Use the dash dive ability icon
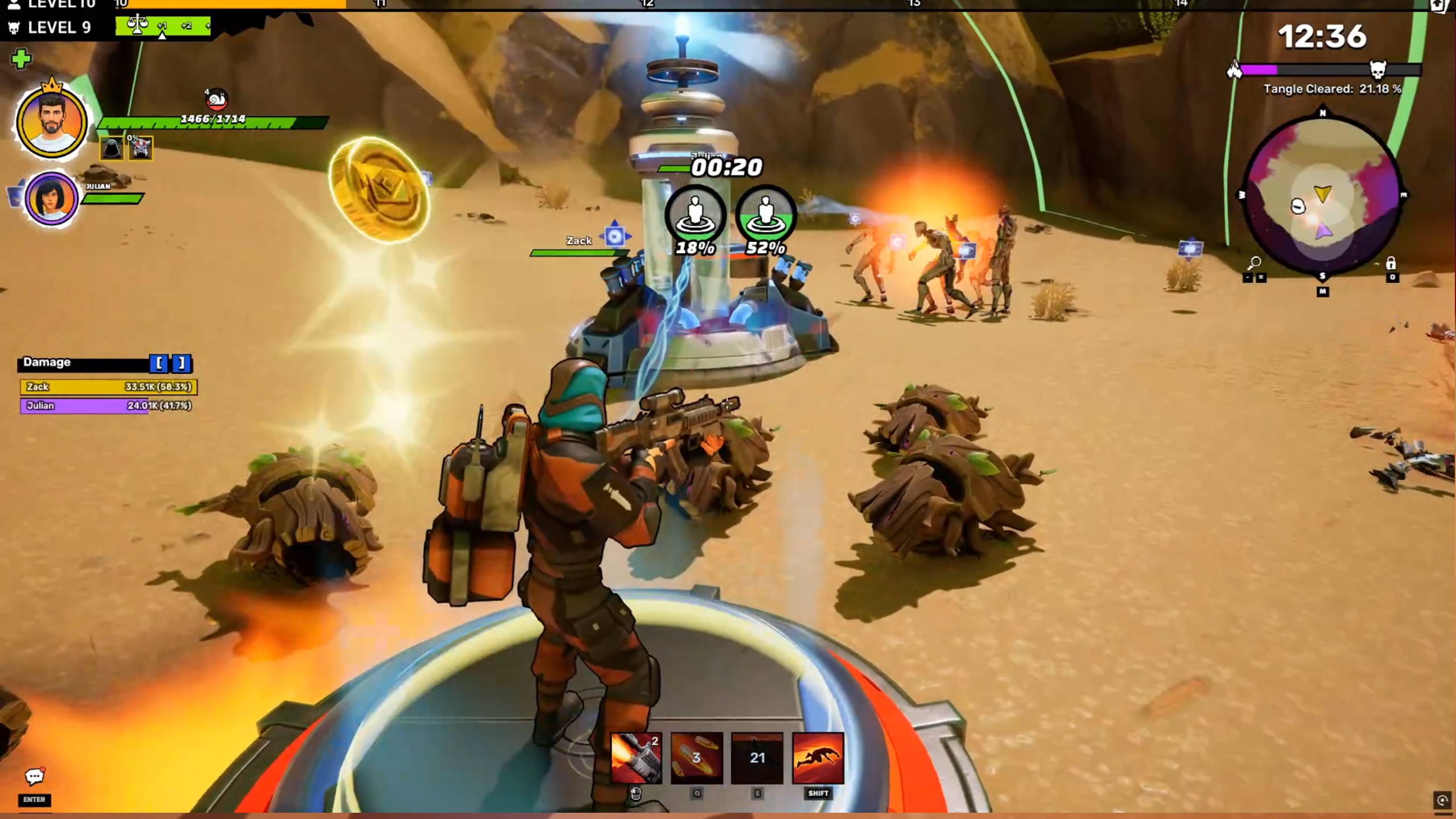This screenshot has height=819, width=1456. coord(818,758)
